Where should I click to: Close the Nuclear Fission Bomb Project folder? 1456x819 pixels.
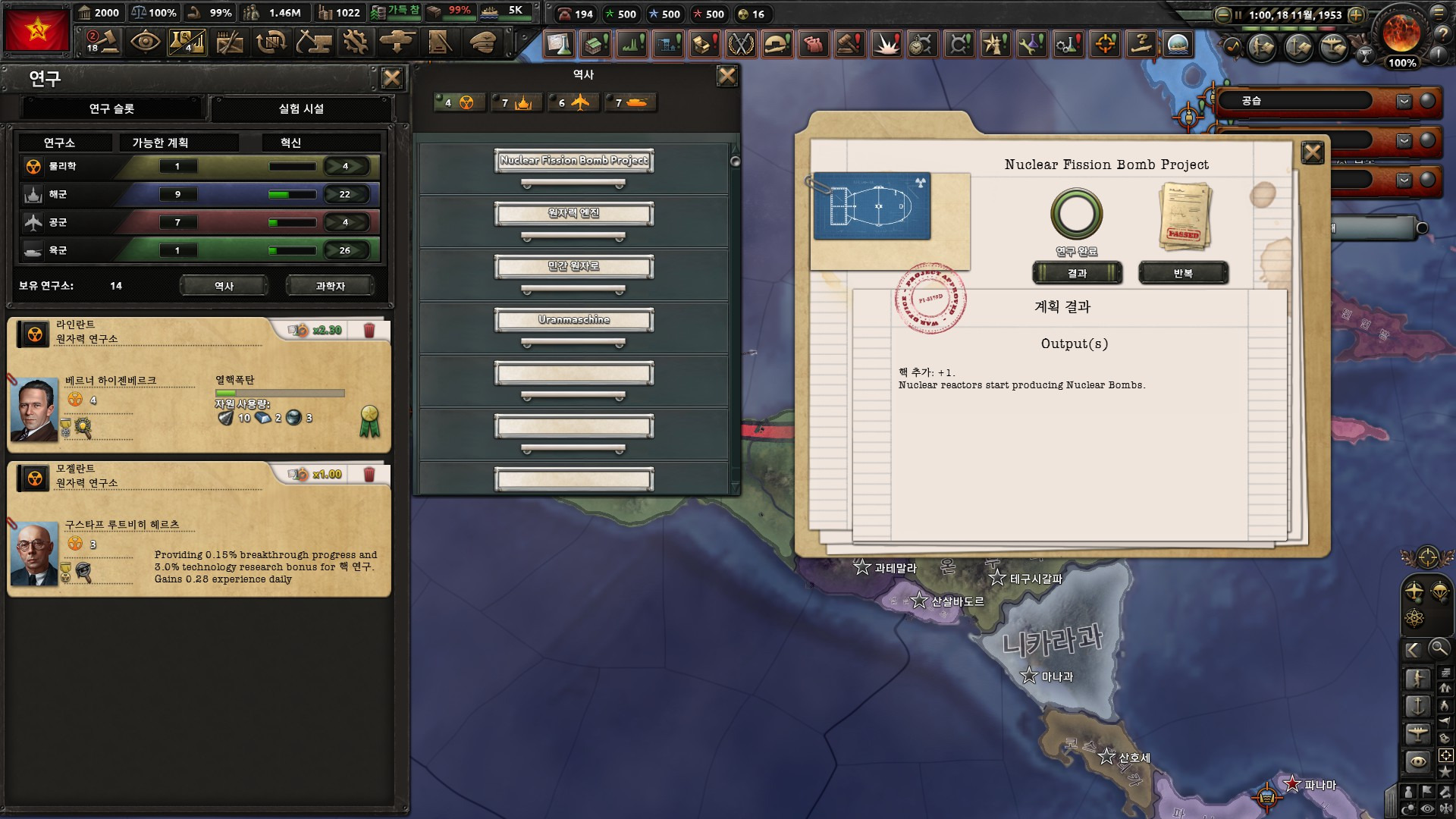click(1312, 153)
